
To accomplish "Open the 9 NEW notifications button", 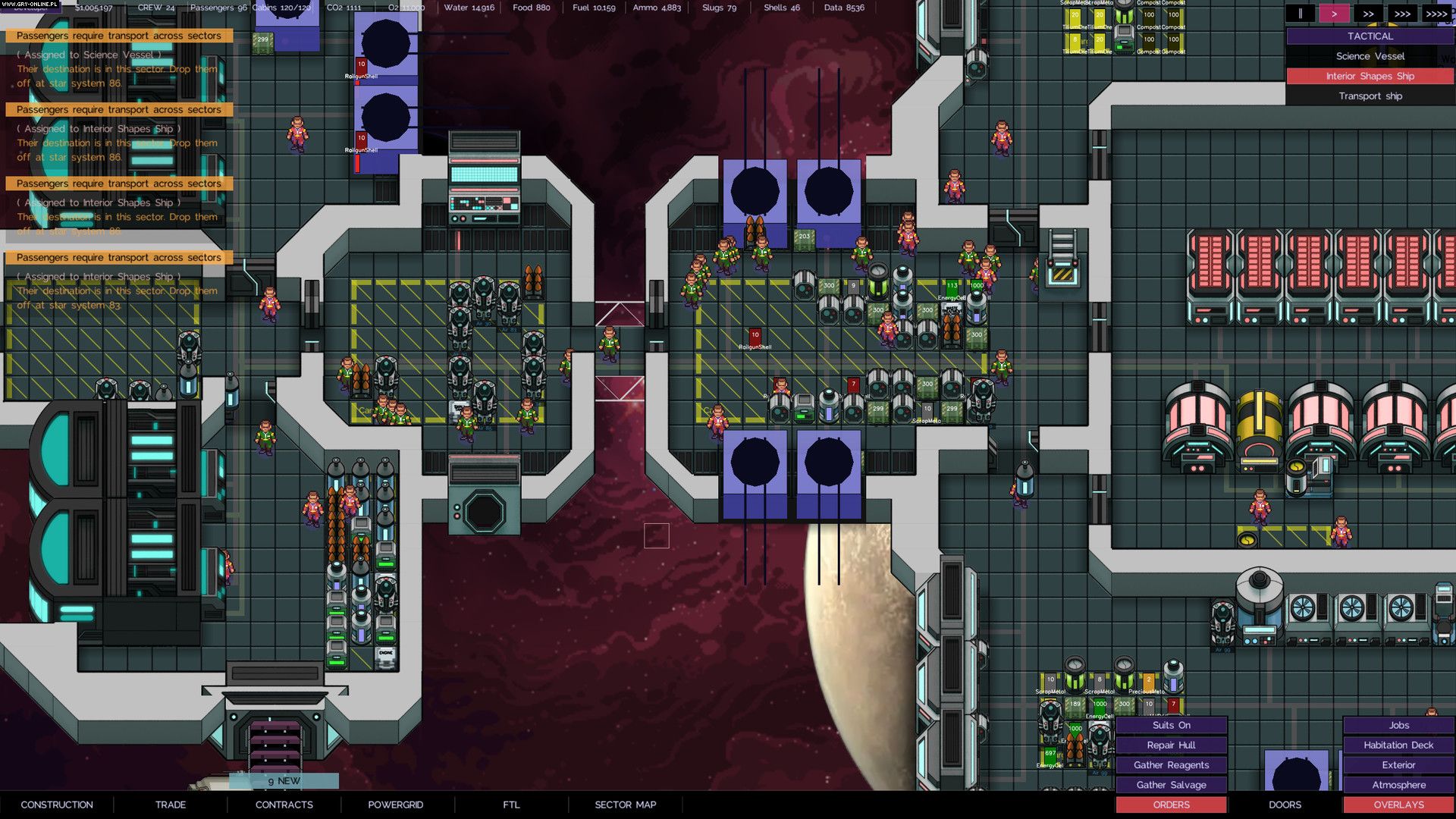I will pyautogui.click(x=284, y=780).
